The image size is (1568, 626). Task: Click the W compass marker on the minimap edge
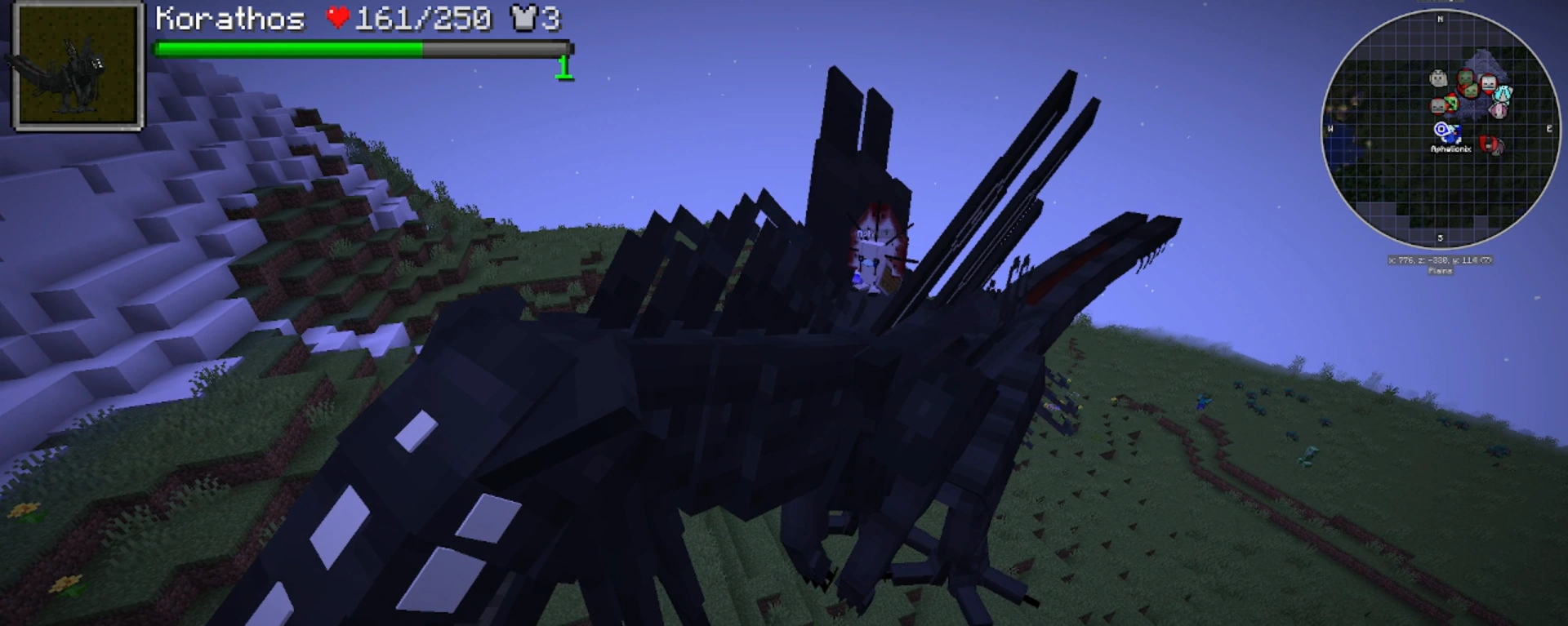point(1332,129)
